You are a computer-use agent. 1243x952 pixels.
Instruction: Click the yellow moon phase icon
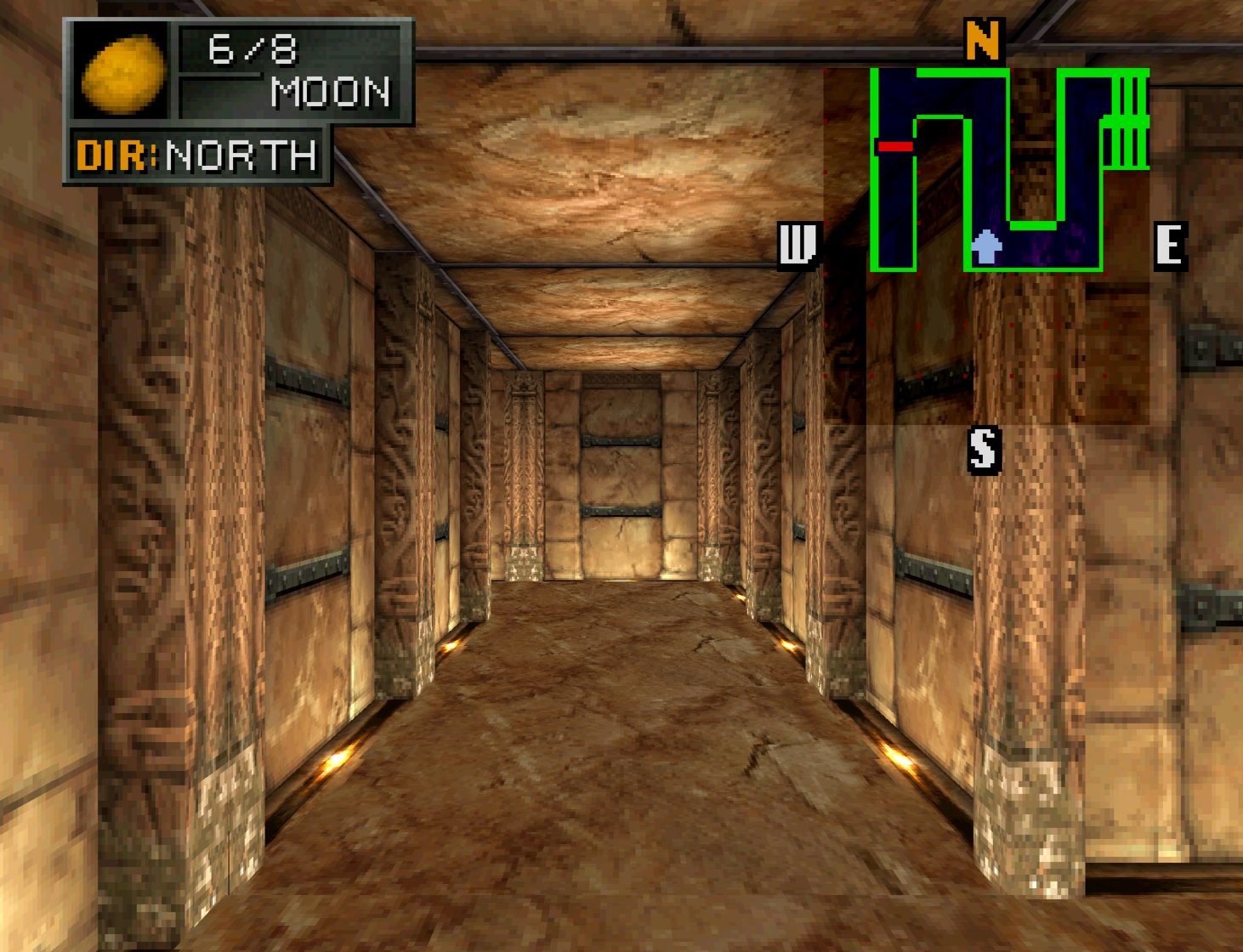[x=122, y=73]
